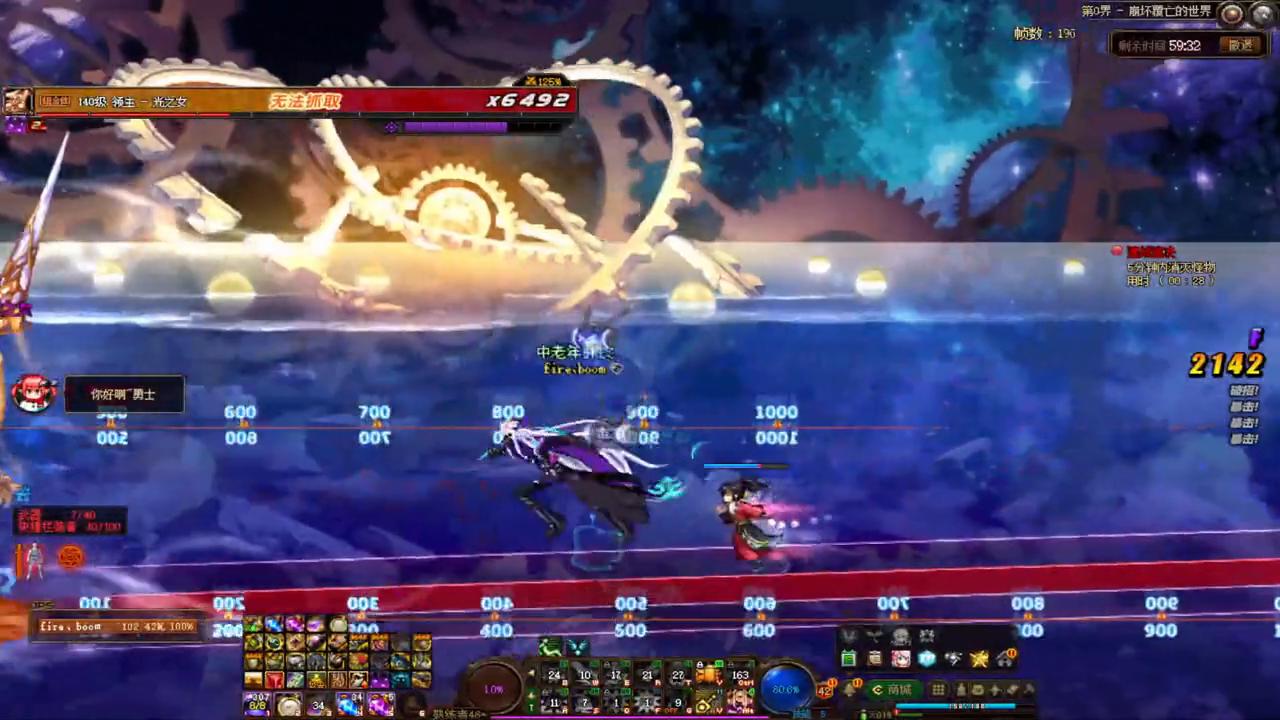Open the green gift box menu icon
Screen dimensions: 1280x720
click(x=849, y=659)
